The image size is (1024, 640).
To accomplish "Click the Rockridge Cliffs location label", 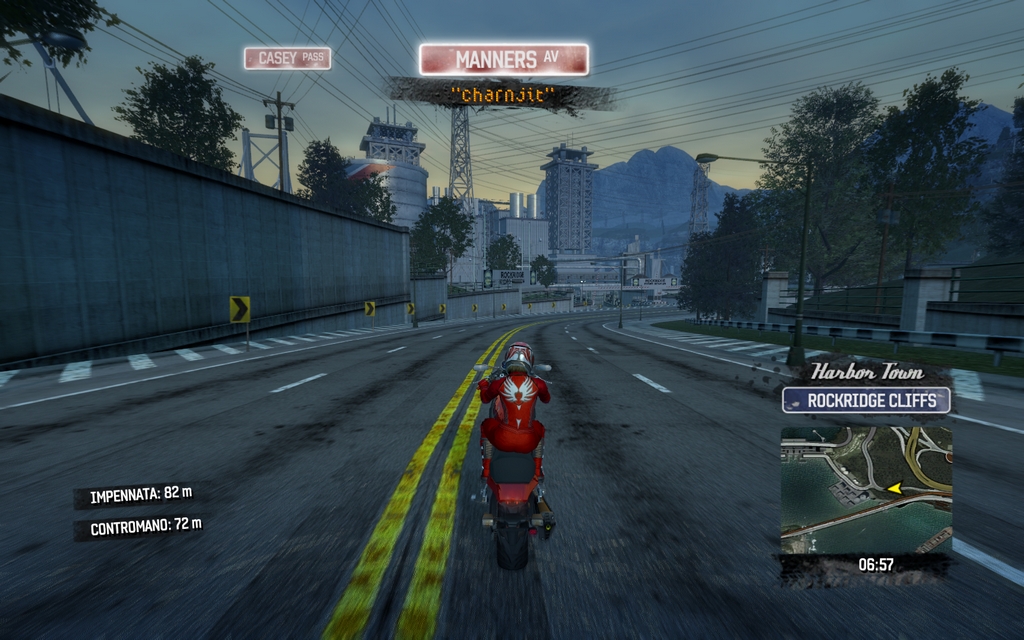I will 866,401.
